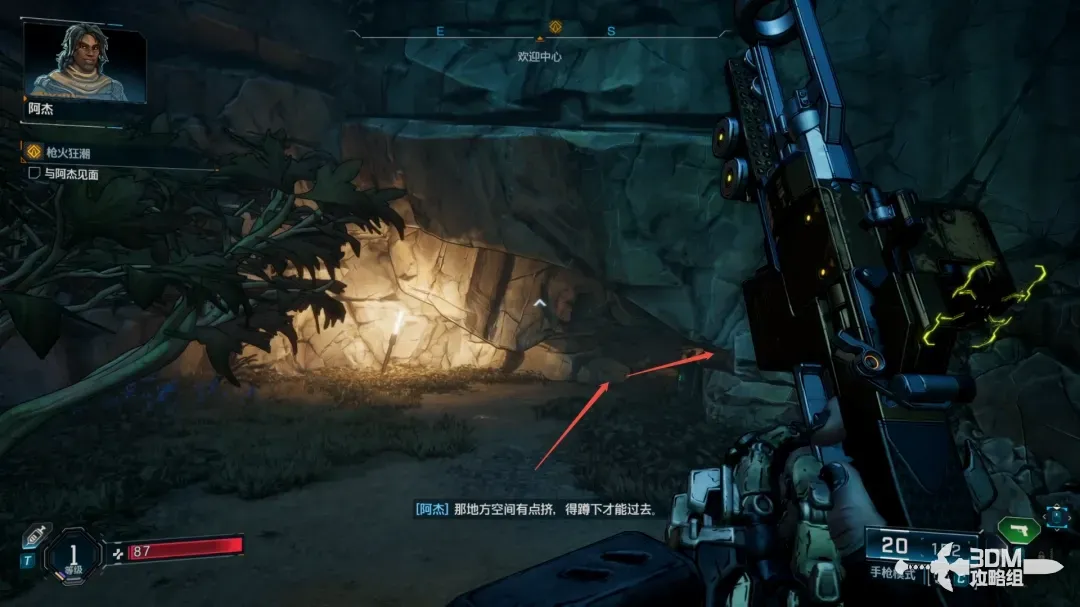Select the 与阿杰见面 objective checkbox
The width and height of the screenshot is (1080, 607).
(34, 173)
